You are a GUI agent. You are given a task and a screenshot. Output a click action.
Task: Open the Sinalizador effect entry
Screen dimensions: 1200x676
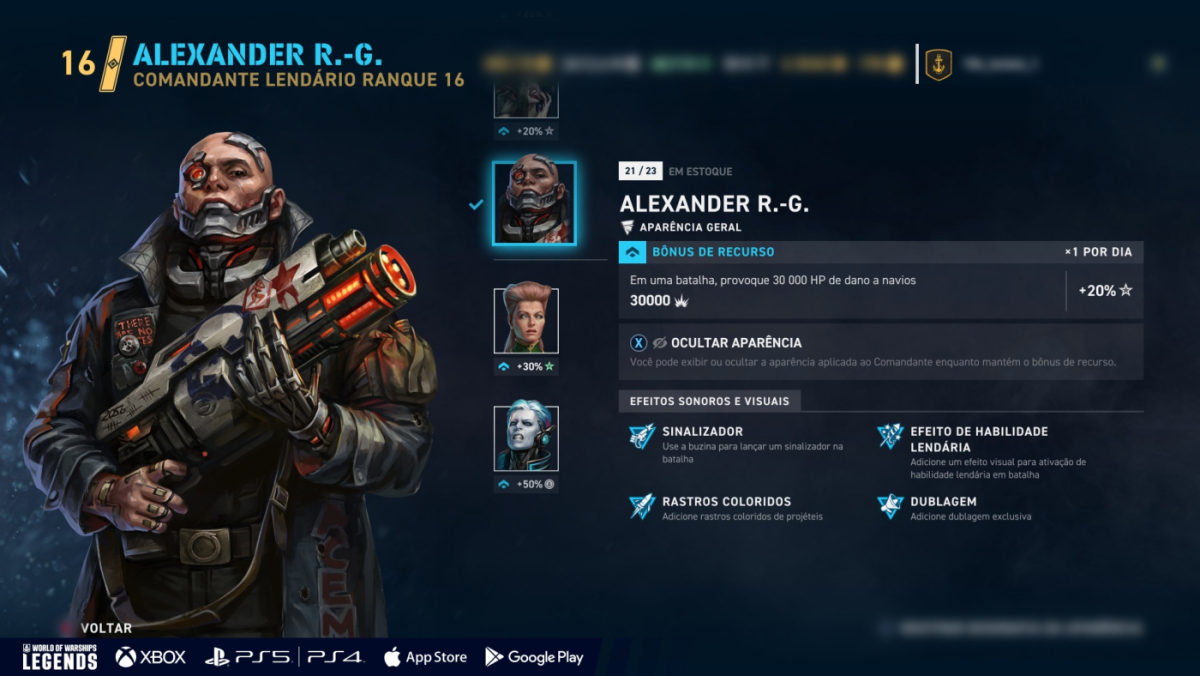701,431
